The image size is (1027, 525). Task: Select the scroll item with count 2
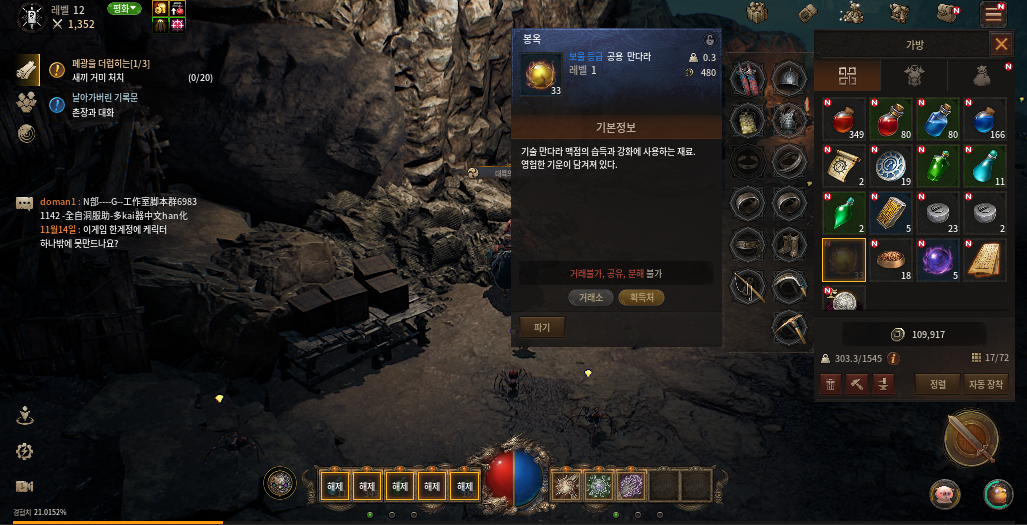[843, 166]
